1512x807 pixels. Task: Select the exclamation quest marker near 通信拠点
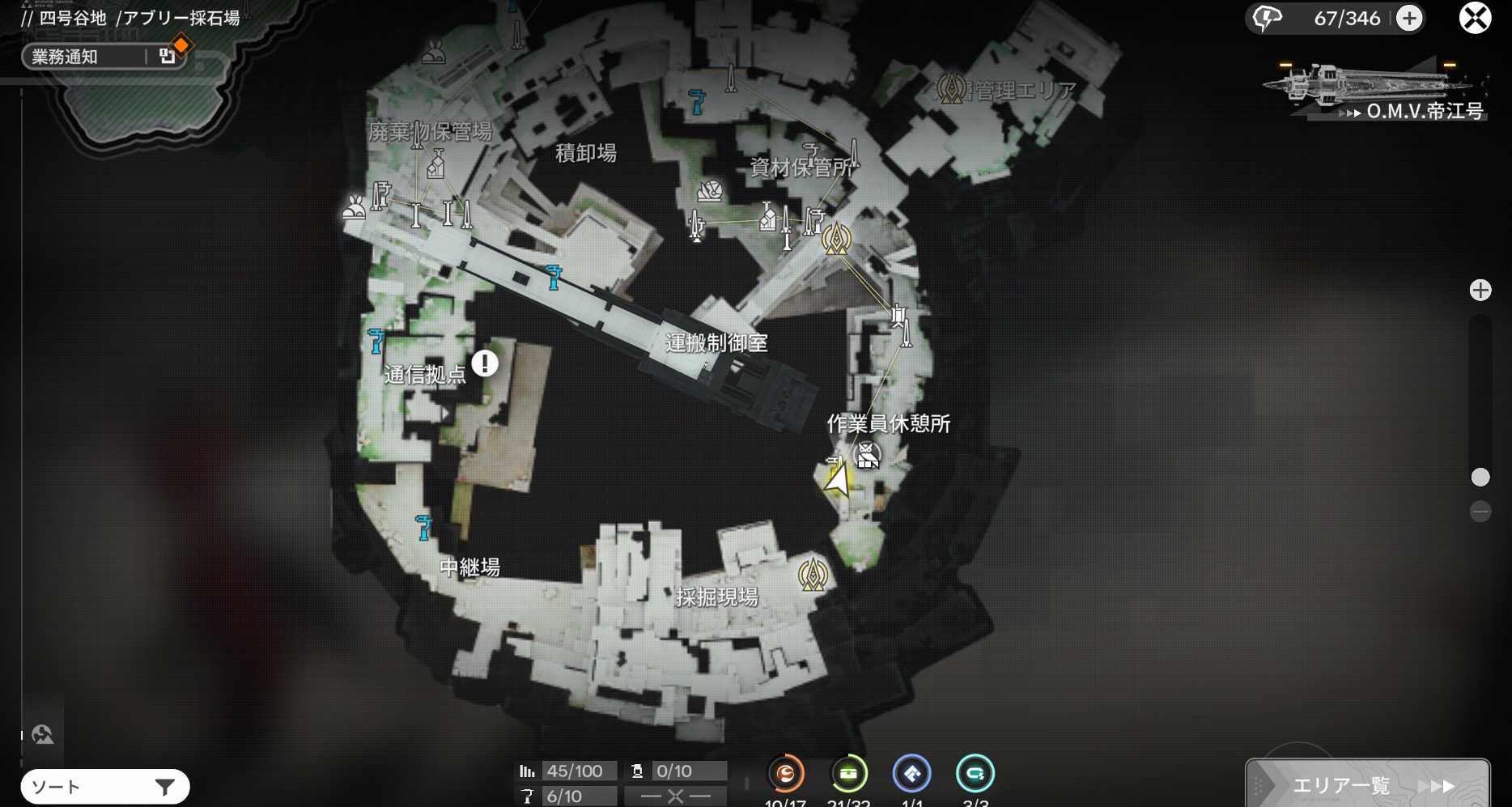485,363
